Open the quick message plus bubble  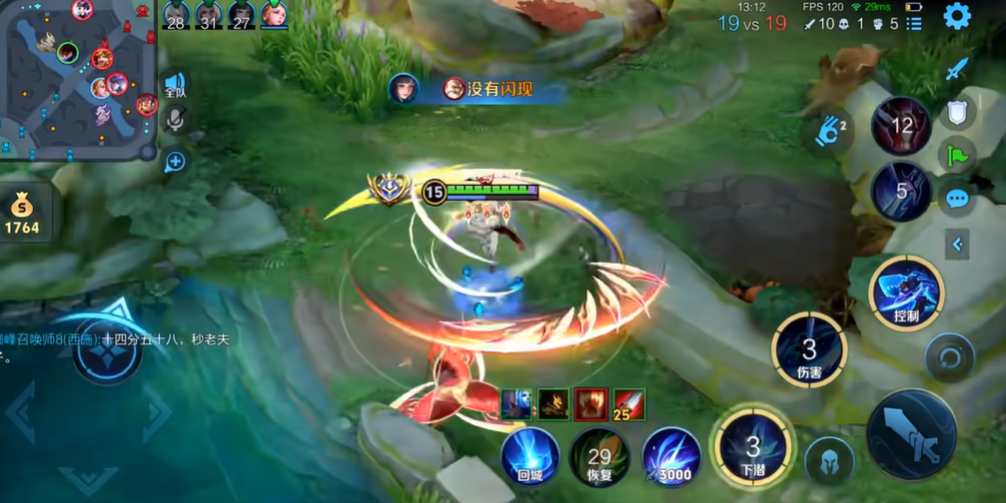tap(175, 161)
